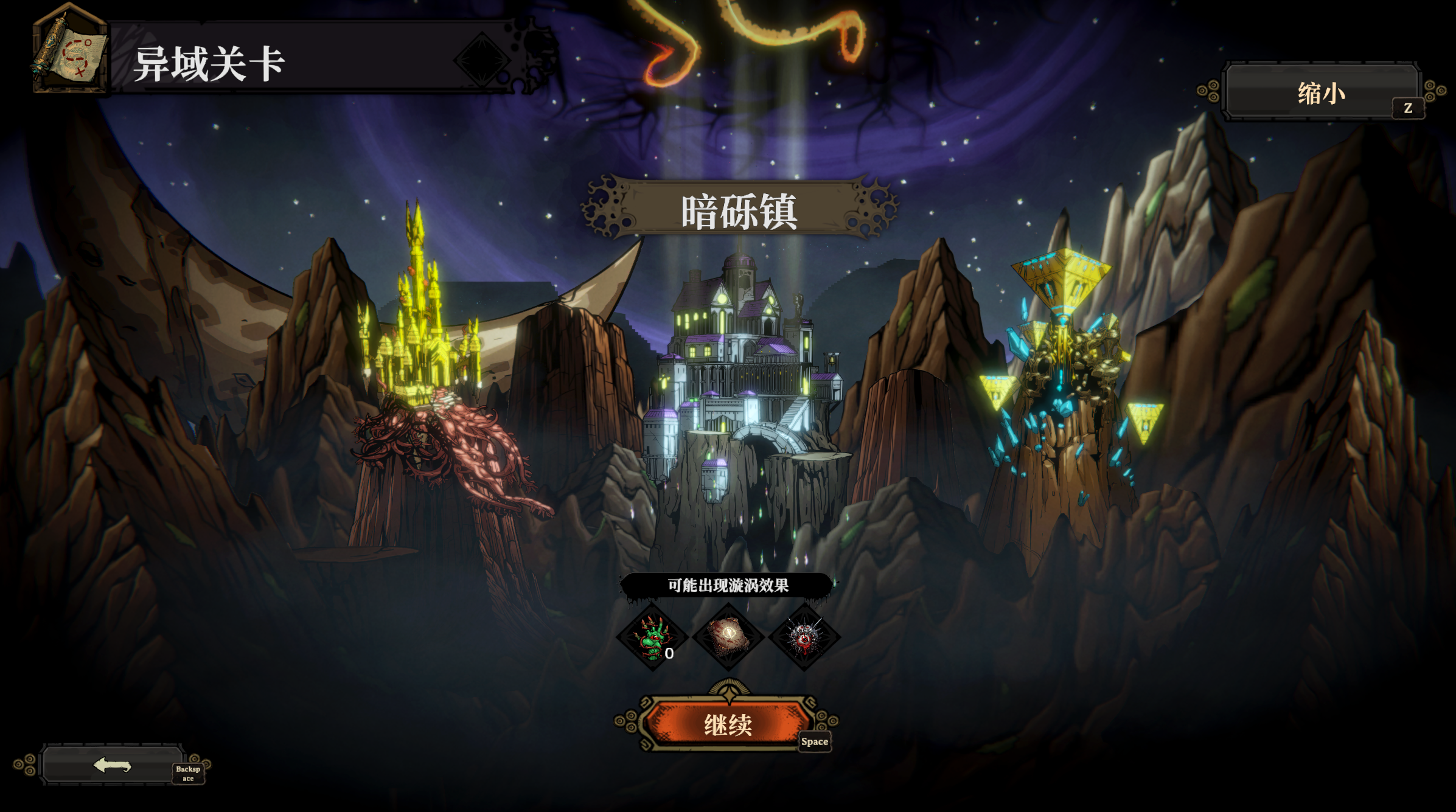The image size is (1456, 812).
Task: Go back with the arrow button
Action: (x=113, y=765)
